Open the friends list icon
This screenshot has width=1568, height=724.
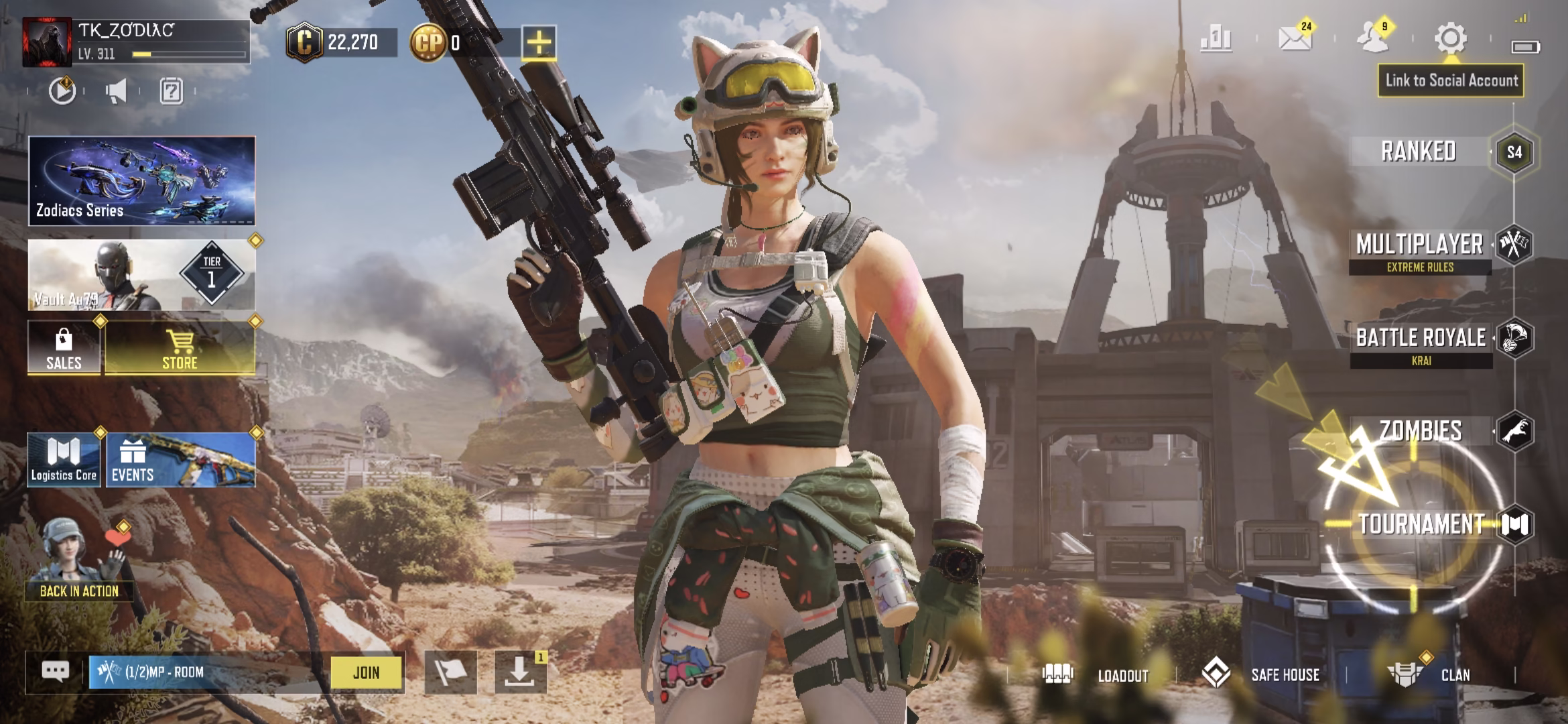pos(1372,38)
